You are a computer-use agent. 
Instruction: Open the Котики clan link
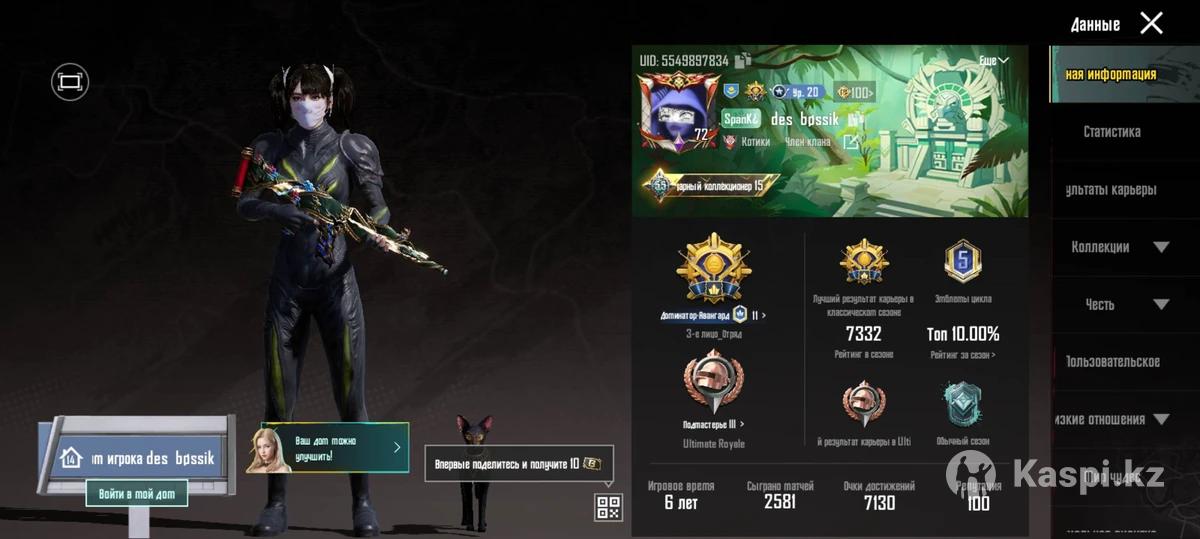tap(755, 142)
